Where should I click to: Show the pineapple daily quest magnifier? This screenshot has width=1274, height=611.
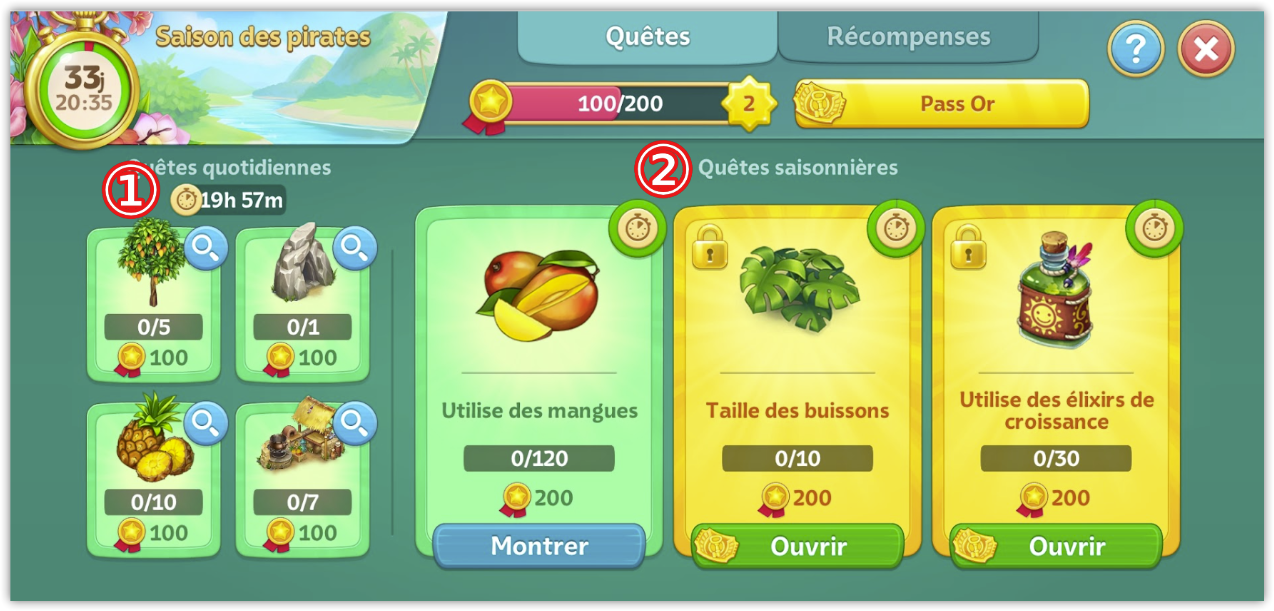[x=206, y=424]
